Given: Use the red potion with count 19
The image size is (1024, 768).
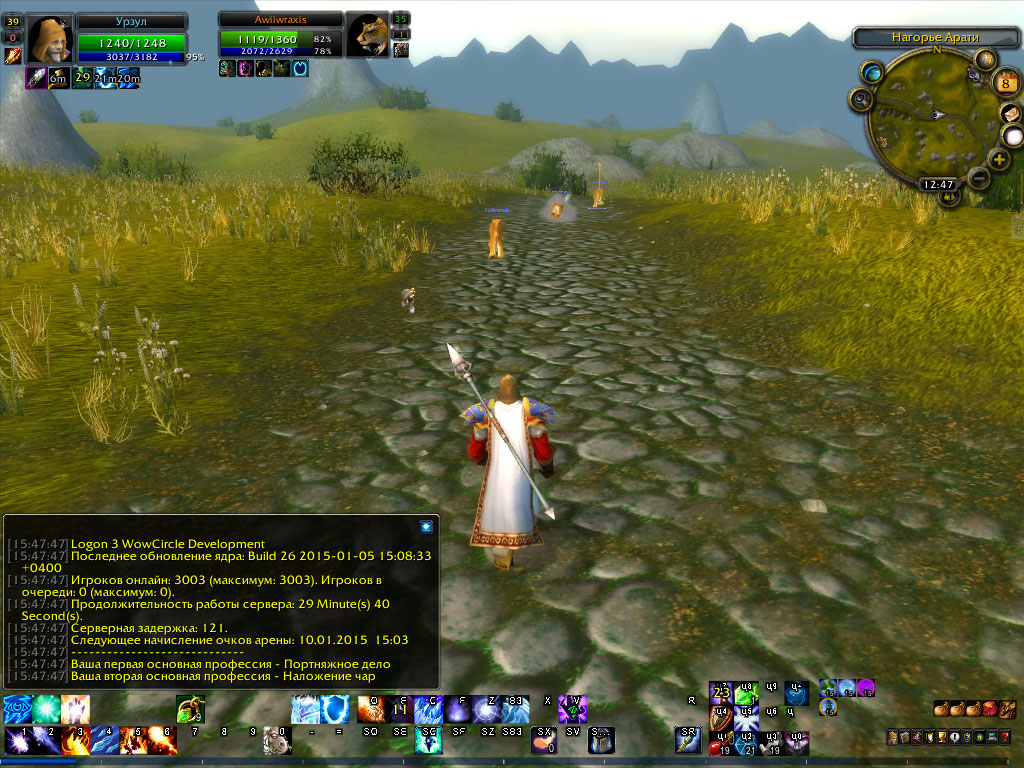Looking at the screenshot, I should click(x=719, y=743).
